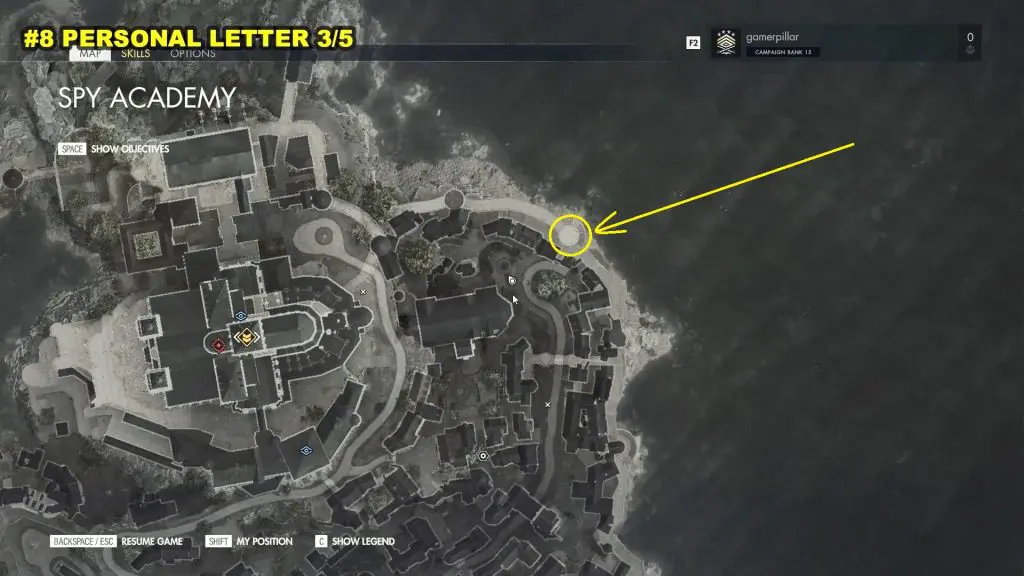Choose Resume Game to close the map
This screenshot has width=1024, height=576.
[x=154, y=541]
